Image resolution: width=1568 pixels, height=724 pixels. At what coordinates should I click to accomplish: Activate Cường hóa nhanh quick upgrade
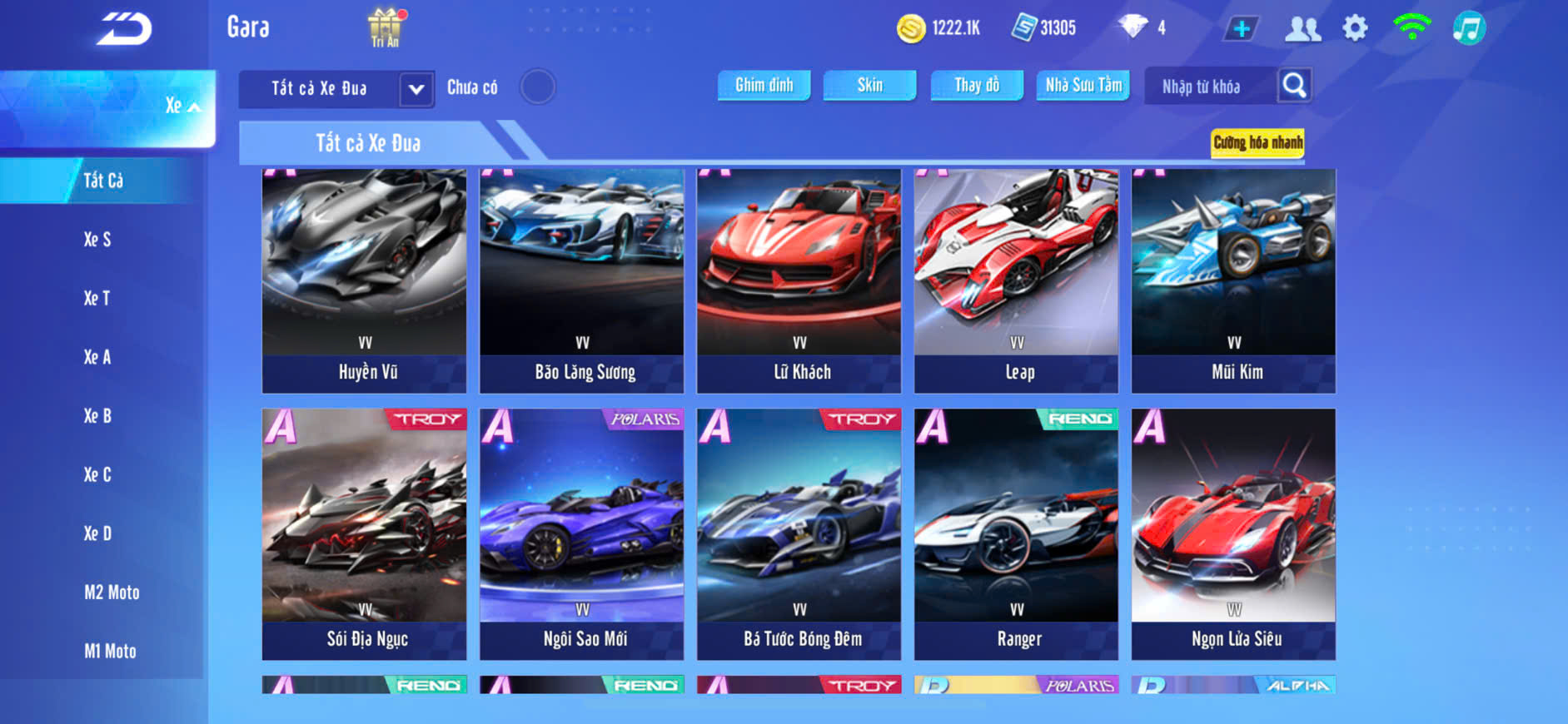pos(1257,142)
